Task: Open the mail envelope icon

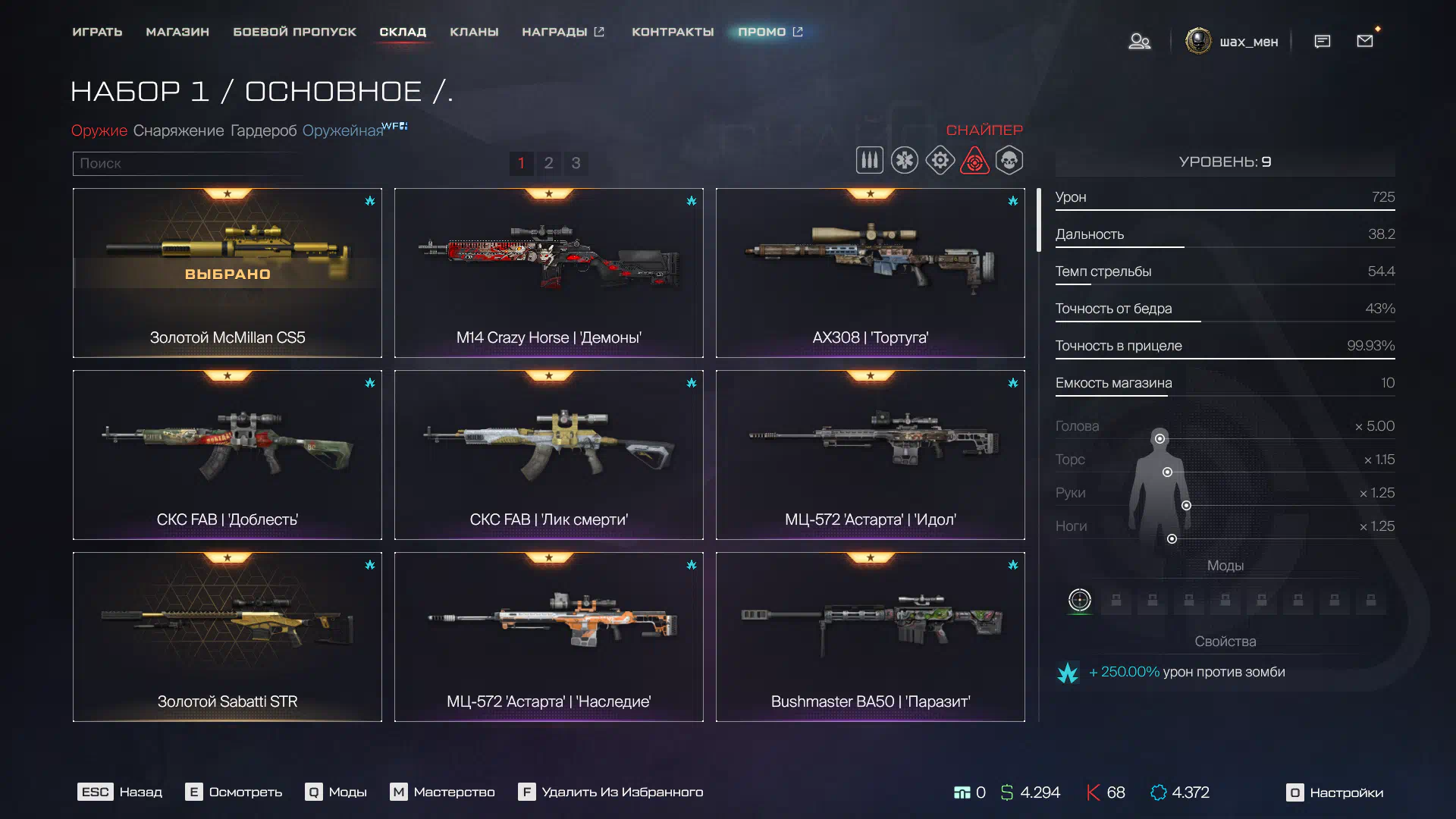Action: [x=1365, y=41]
